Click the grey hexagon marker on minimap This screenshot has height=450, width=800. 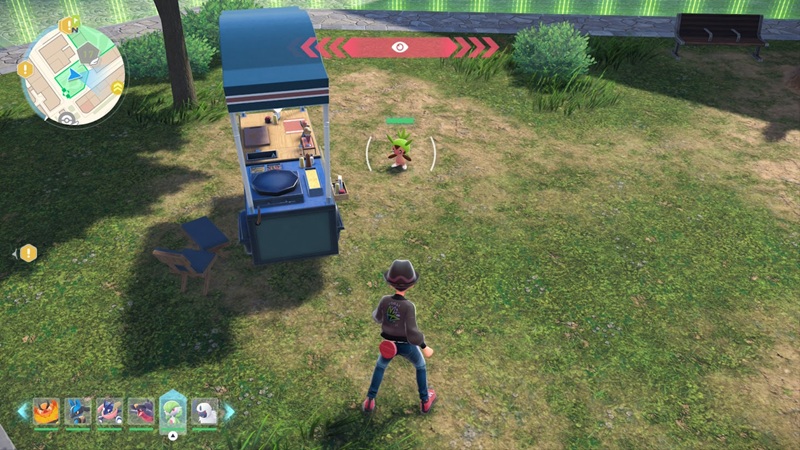(x=88, y=52)
